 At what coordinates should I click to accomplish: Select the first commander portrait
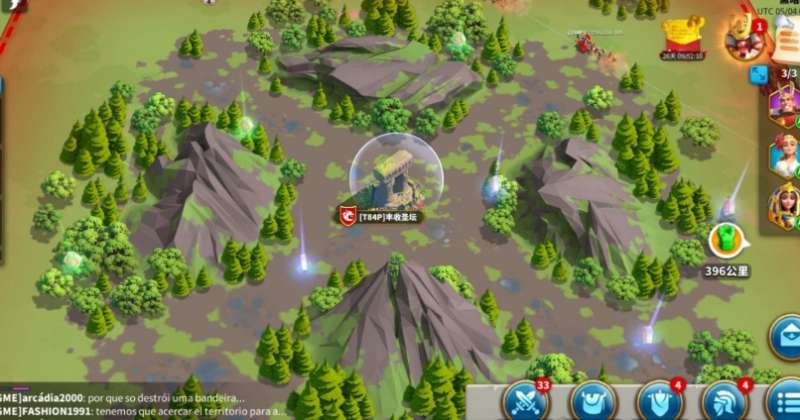point(784,102)
